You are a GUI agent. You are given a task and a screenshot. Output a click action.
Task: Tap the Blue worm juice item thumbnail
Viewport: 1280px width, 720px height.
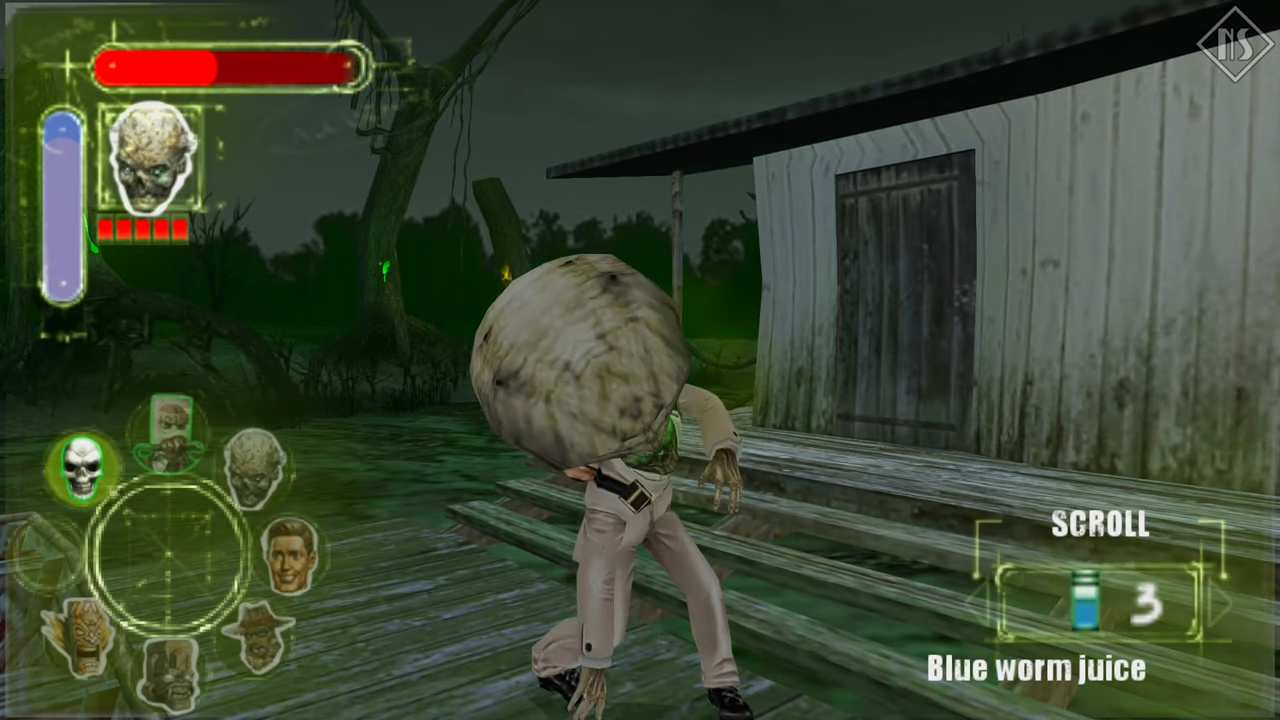[1085, 600]
